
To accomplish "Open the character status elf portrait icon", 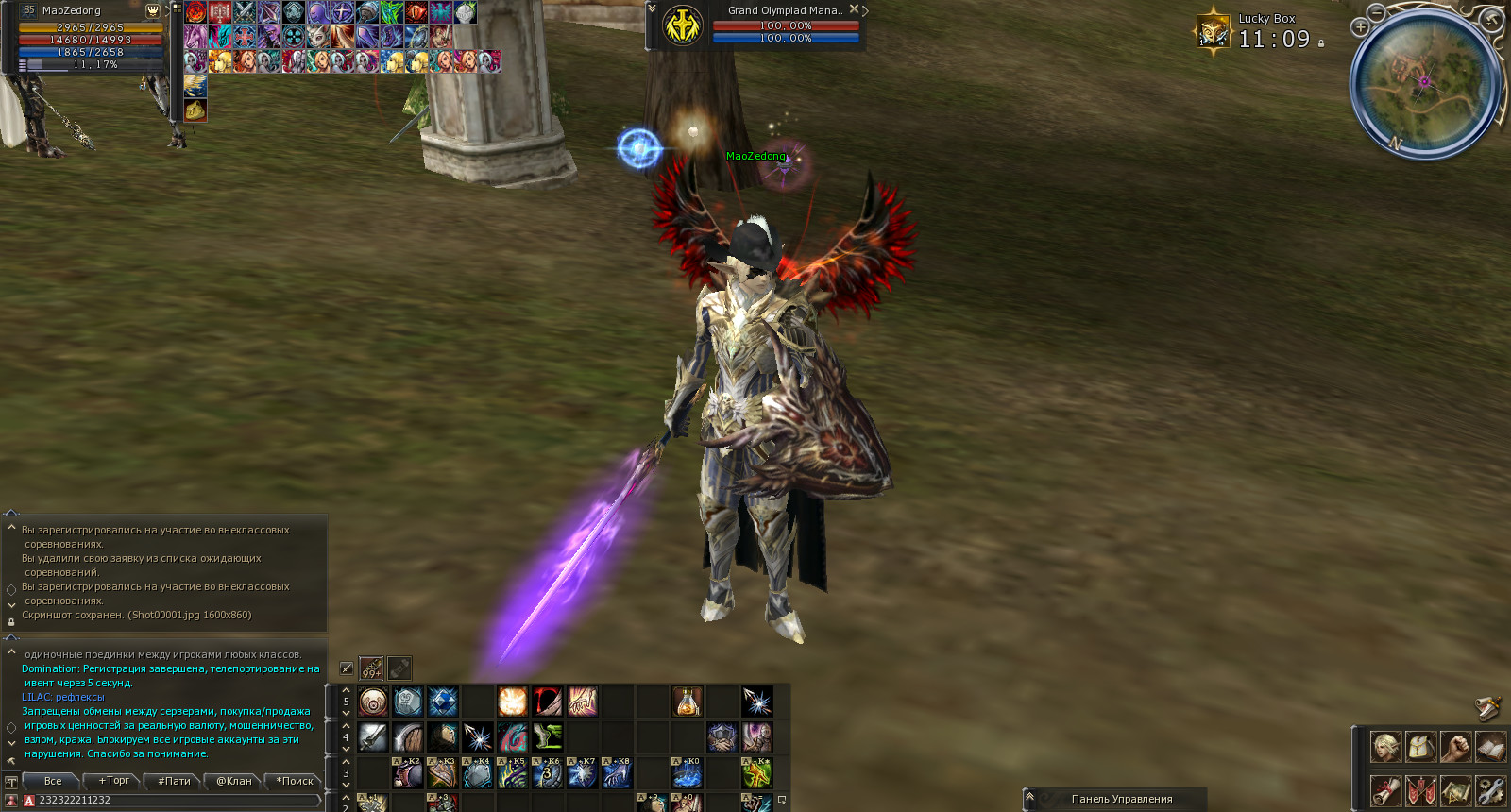I will click(x=1385, y=747).
